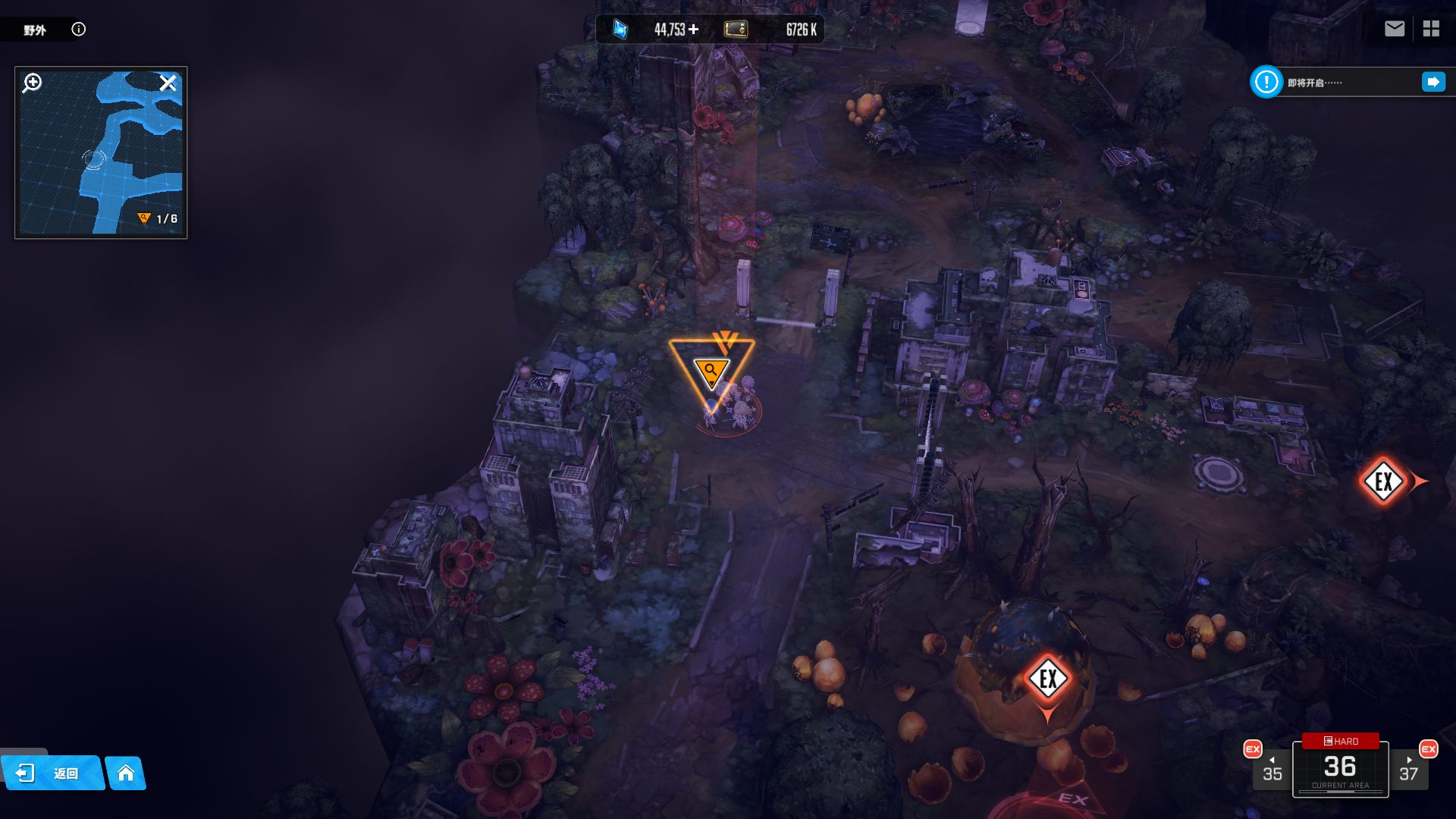Viewport: 1456px width, 819px height.
Task: Select the current area 36 panel
Action: click(1340, 769)
